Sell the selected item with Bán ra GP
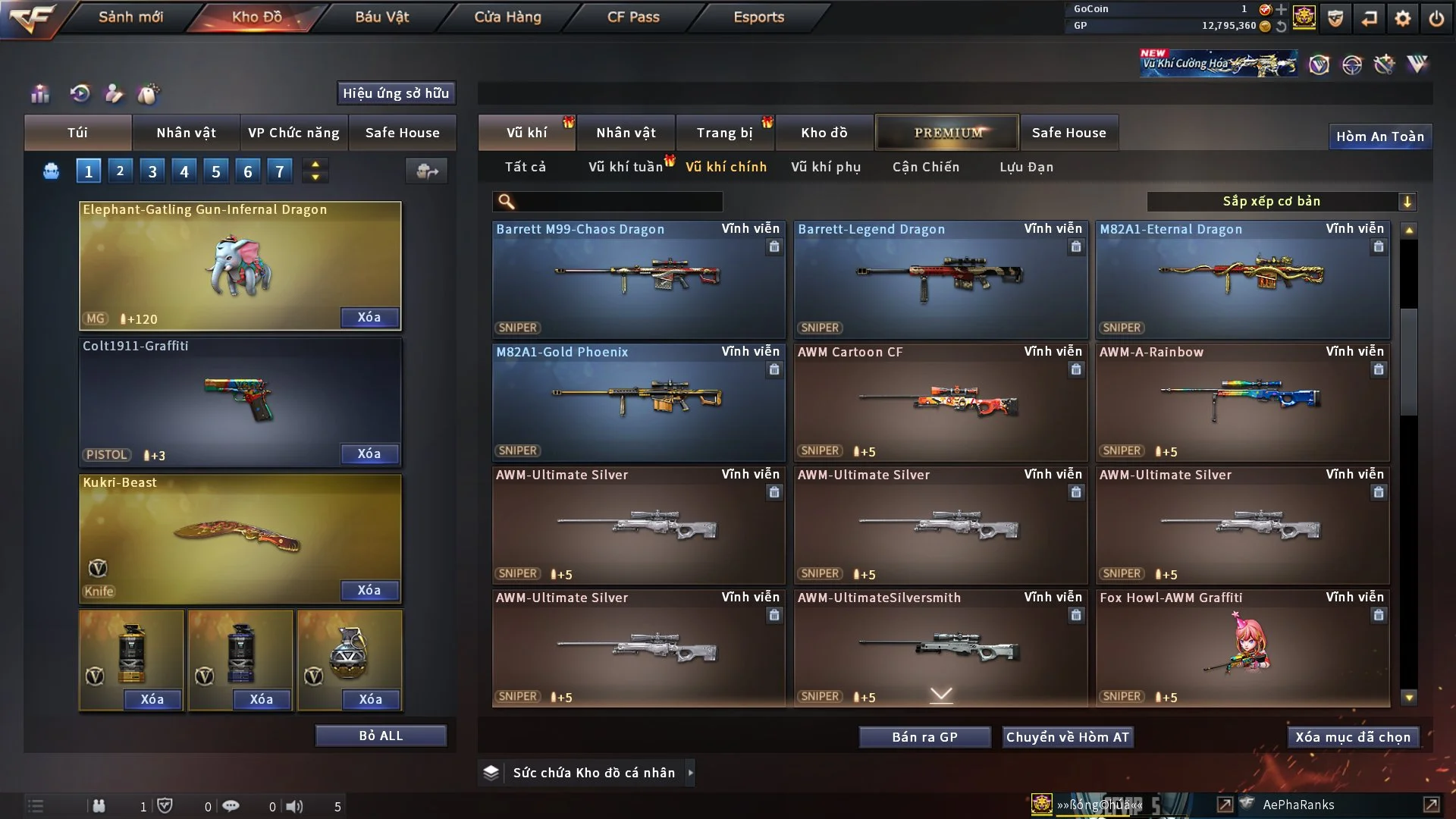The height and width of the screenshot is (819, 1456). (x=924, y=737)
